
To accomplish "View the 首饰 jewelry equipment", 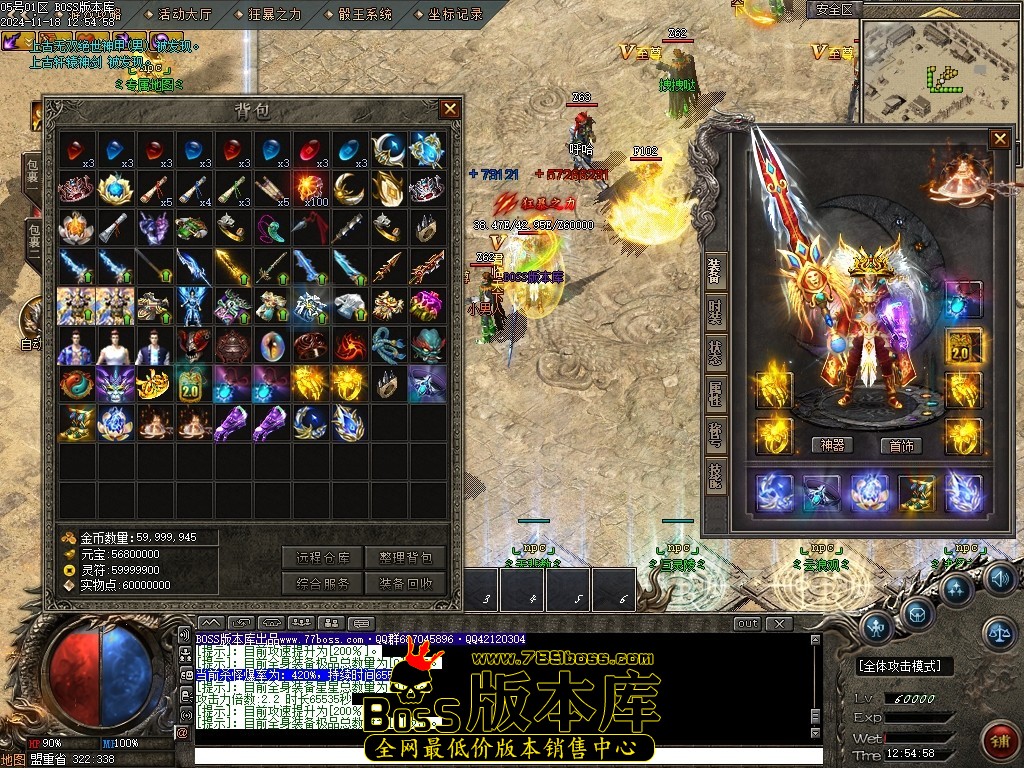I will [900, 446].
